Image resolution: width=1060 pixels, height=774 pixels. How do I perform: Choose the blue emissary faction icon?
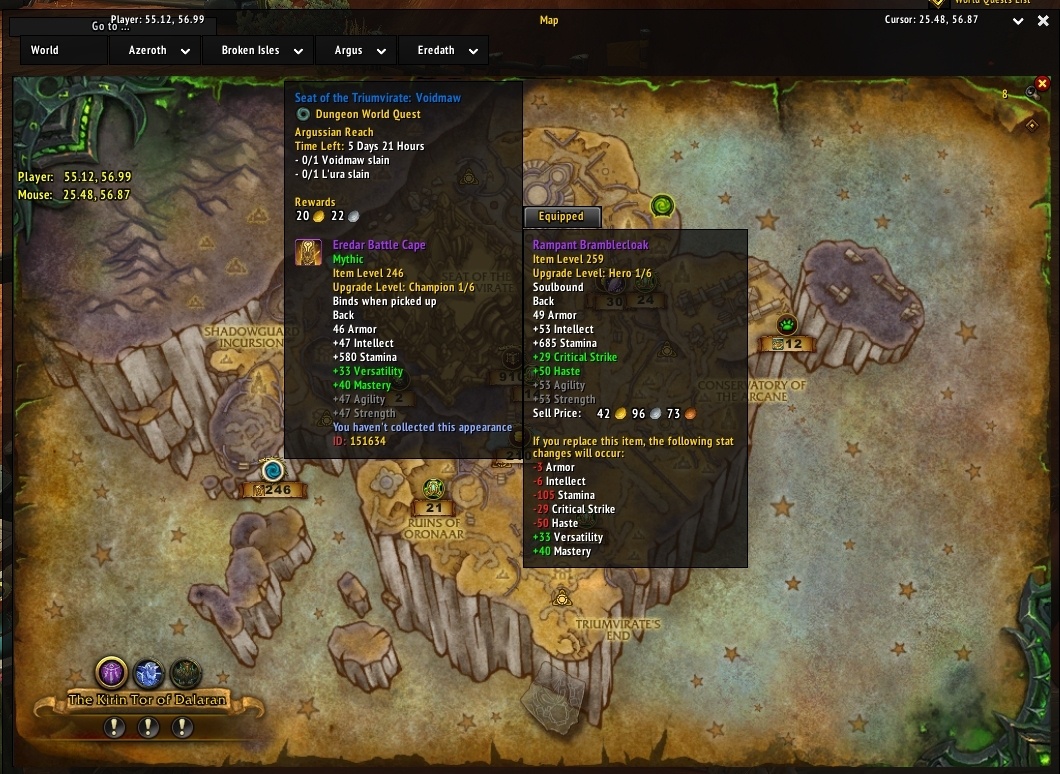tap(148, 673)
